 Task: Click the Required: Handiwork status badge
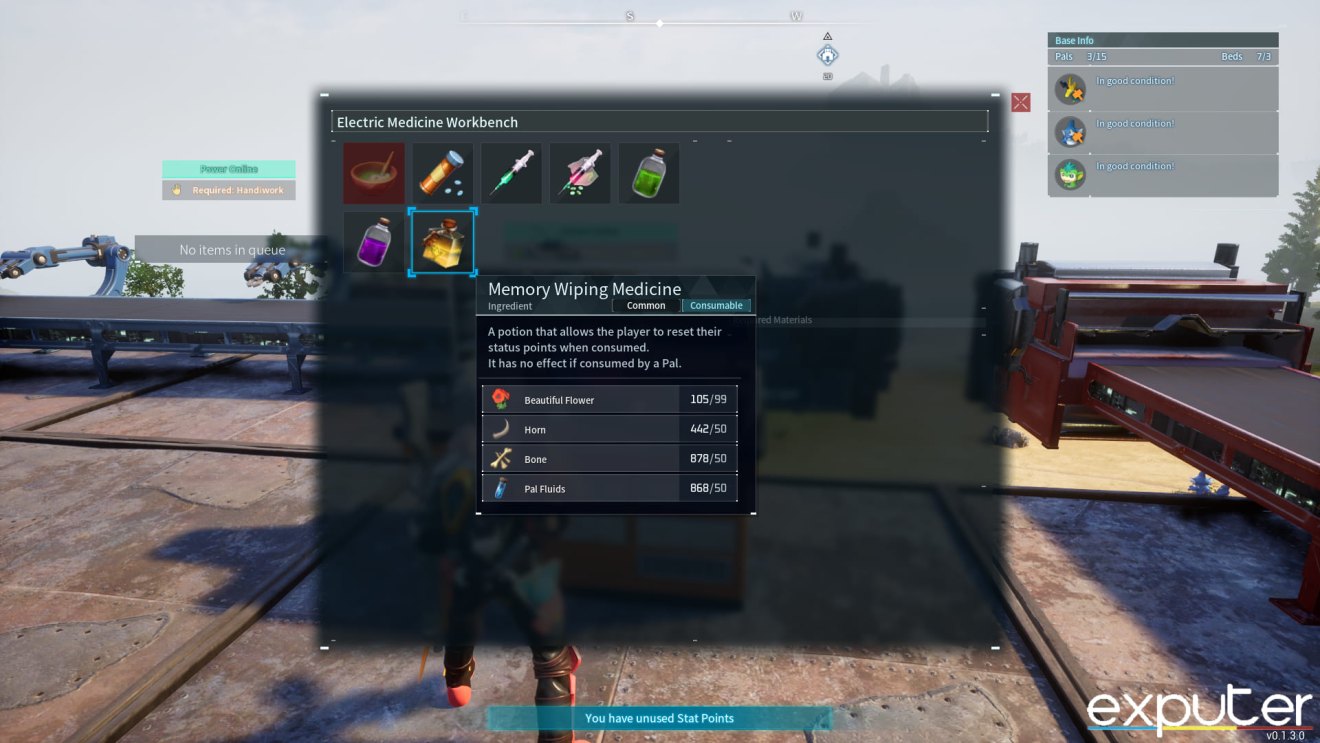pyautogui.click(x=228, y=189)
